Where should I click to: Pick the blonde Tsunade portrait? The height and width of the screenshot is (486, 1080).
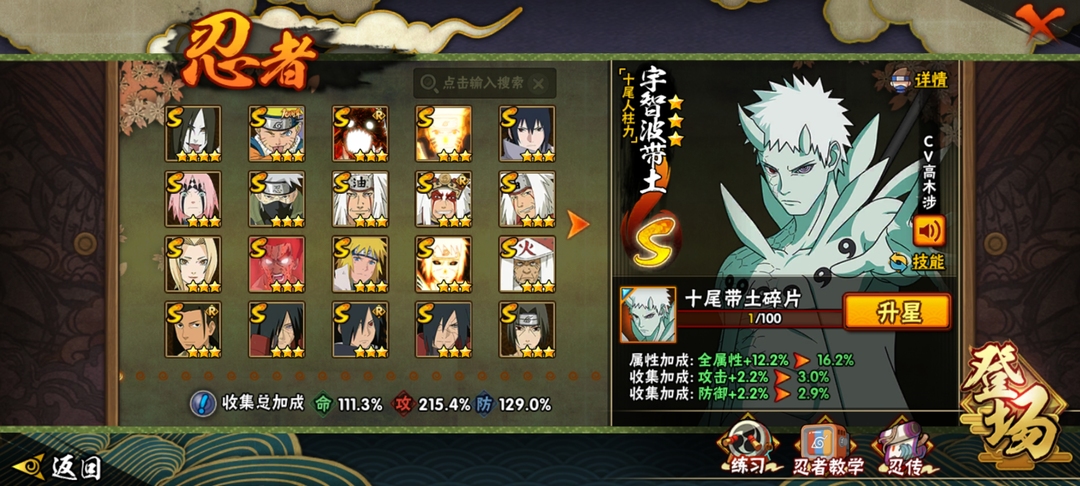coord(193,264)
